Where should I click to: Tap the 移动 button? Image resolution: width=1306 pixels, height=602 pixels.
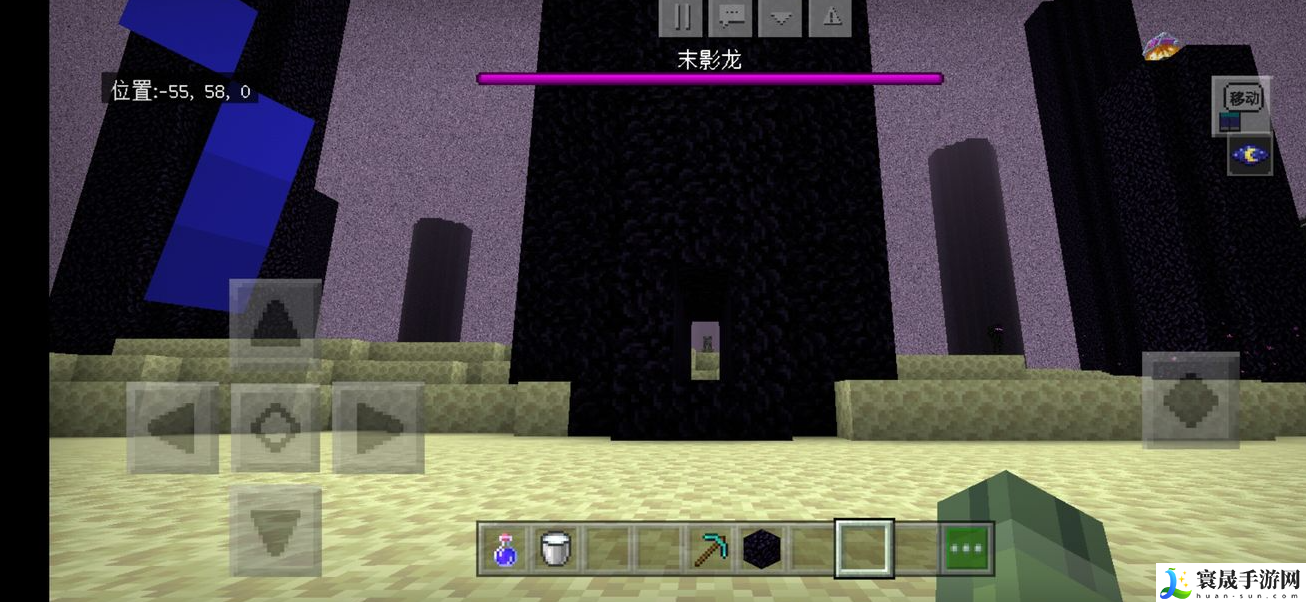1242,99
